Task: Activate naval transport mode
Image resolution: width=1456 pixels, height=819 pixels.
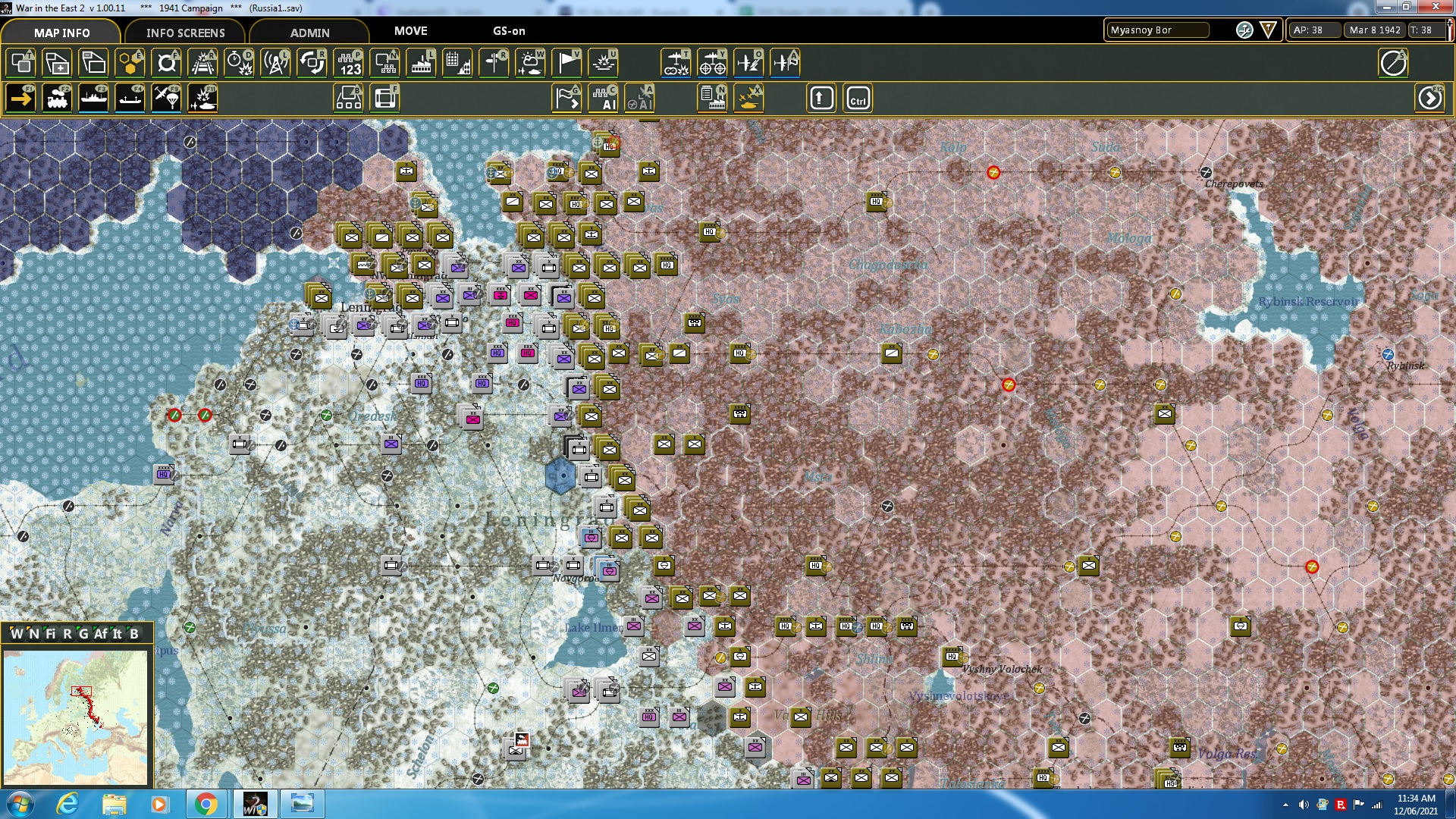Action: click(93, 98)
